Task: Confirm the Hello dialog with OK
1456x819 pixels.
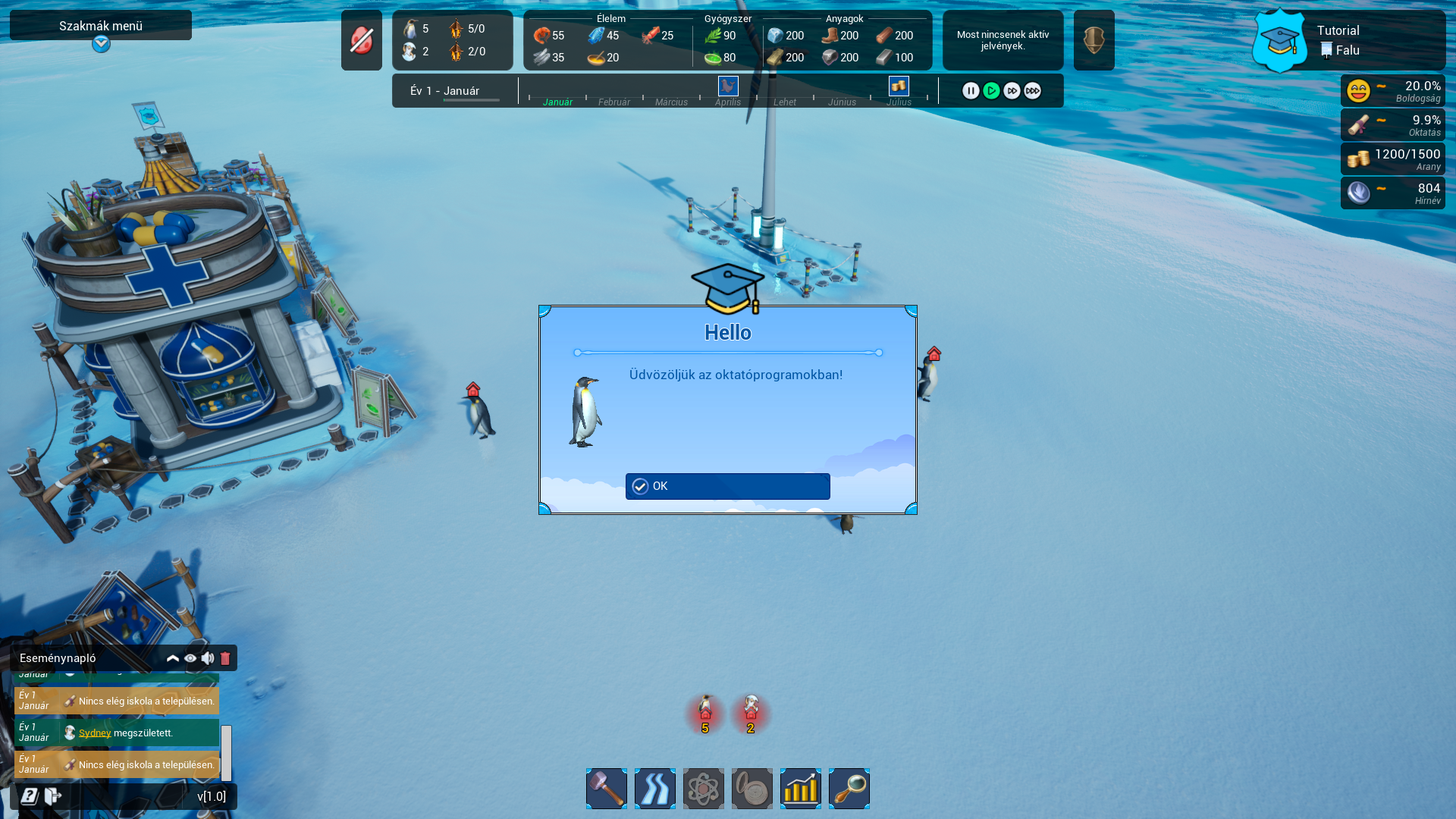Action: point(727,486)
